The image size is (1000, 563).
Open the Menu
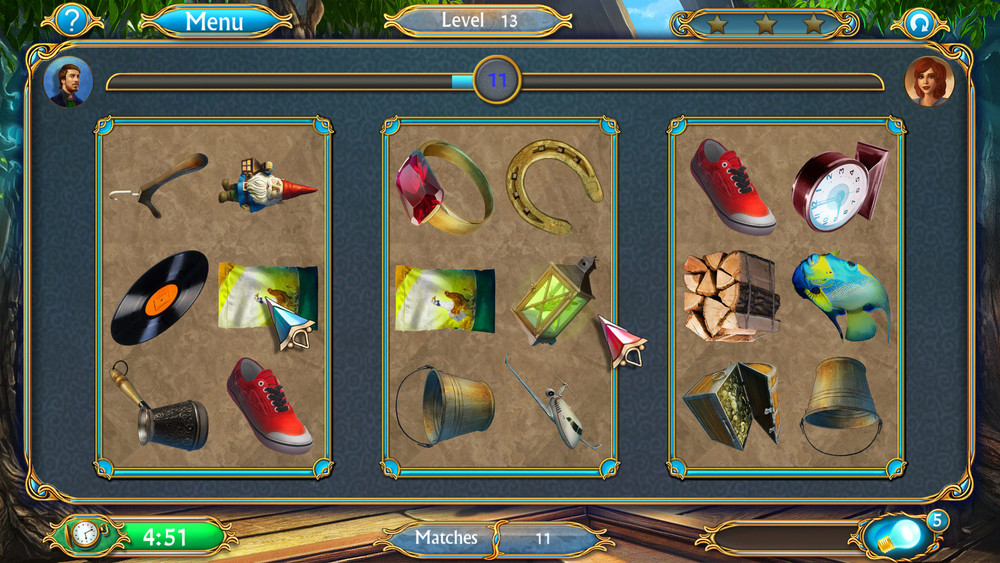[214, 20]
